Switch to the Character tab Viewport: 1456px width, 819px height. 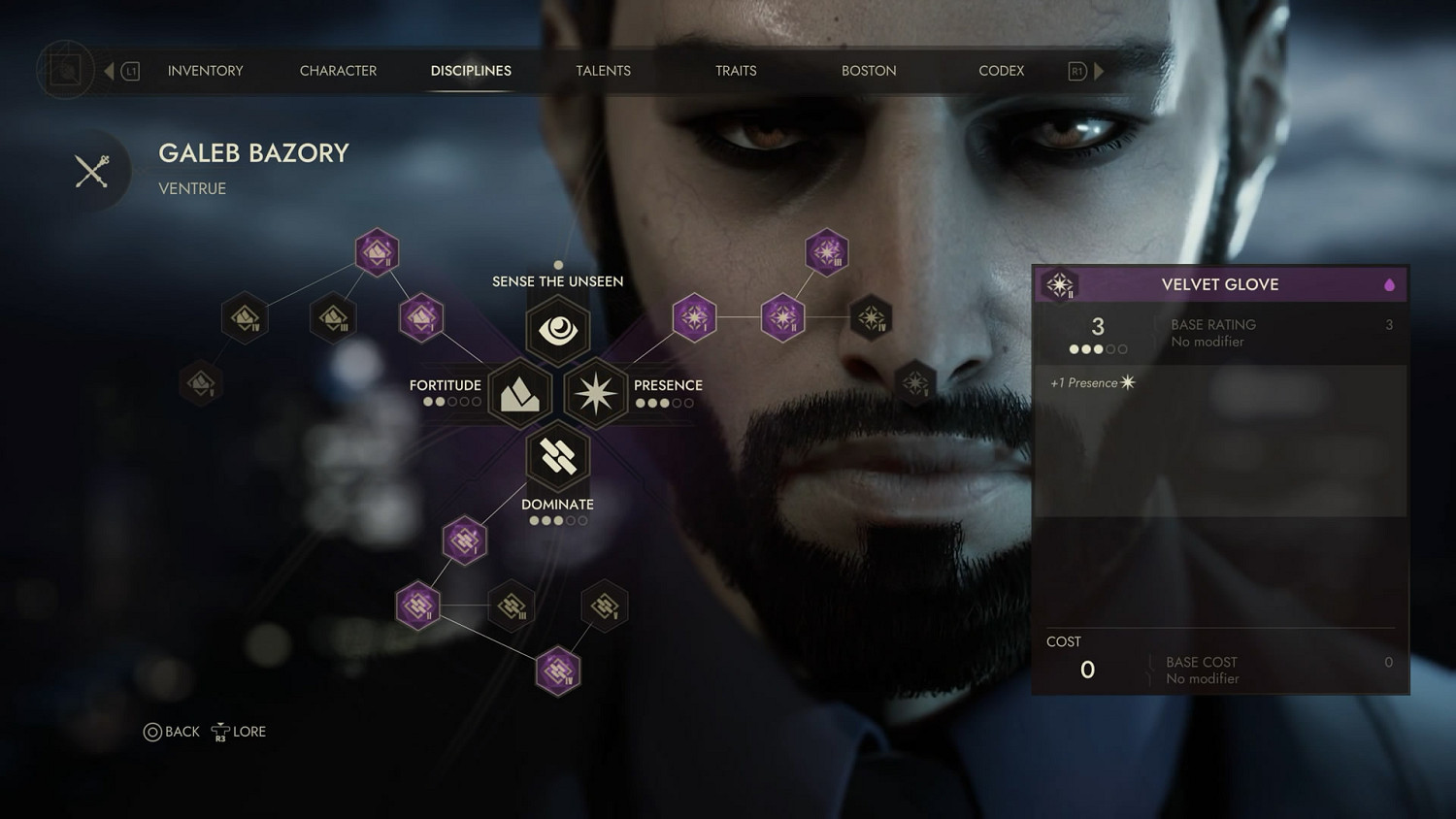pyautogui.click(x=338, y=71)
